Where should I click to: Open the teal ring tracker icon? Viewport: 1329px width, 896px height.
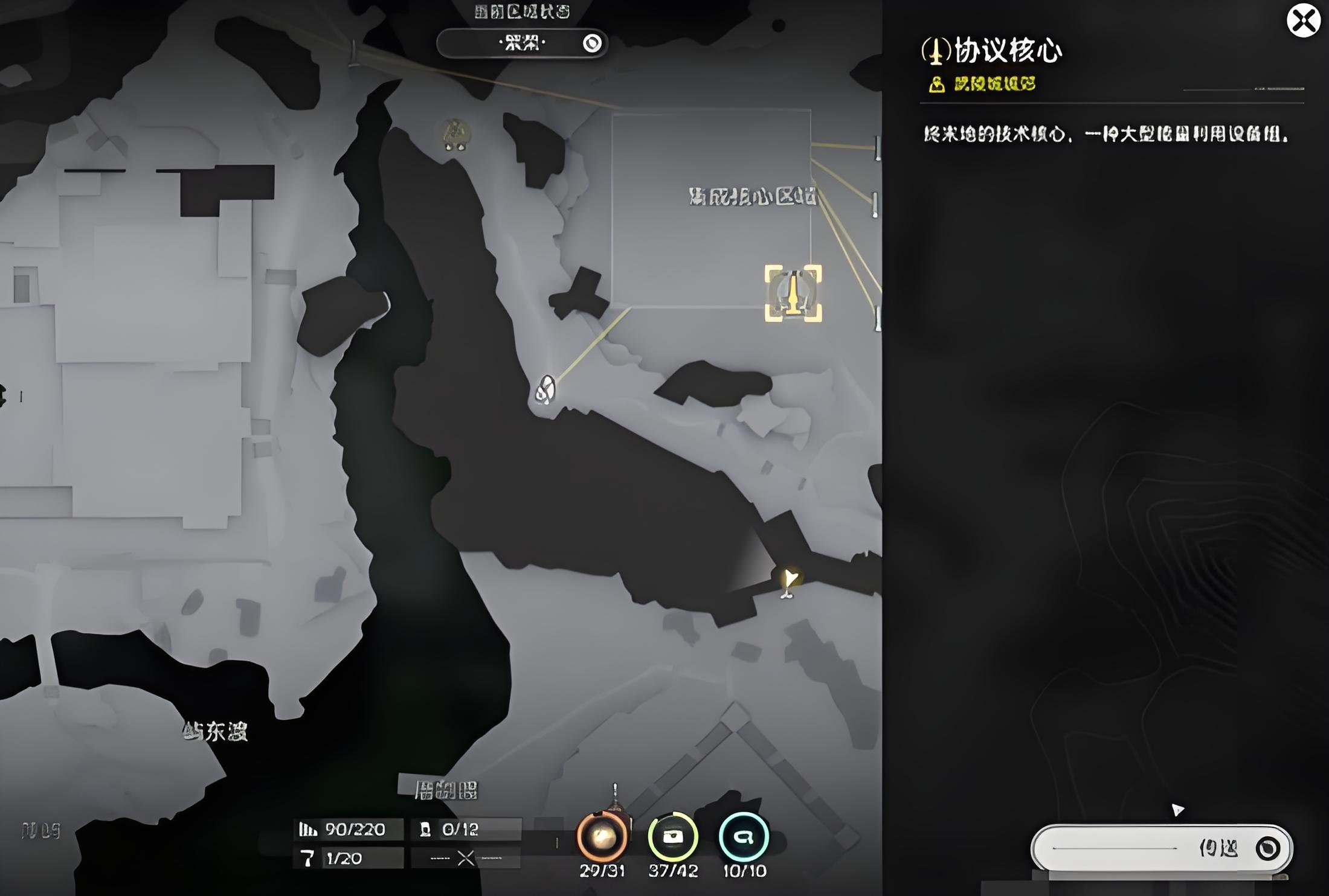(744, 837)
